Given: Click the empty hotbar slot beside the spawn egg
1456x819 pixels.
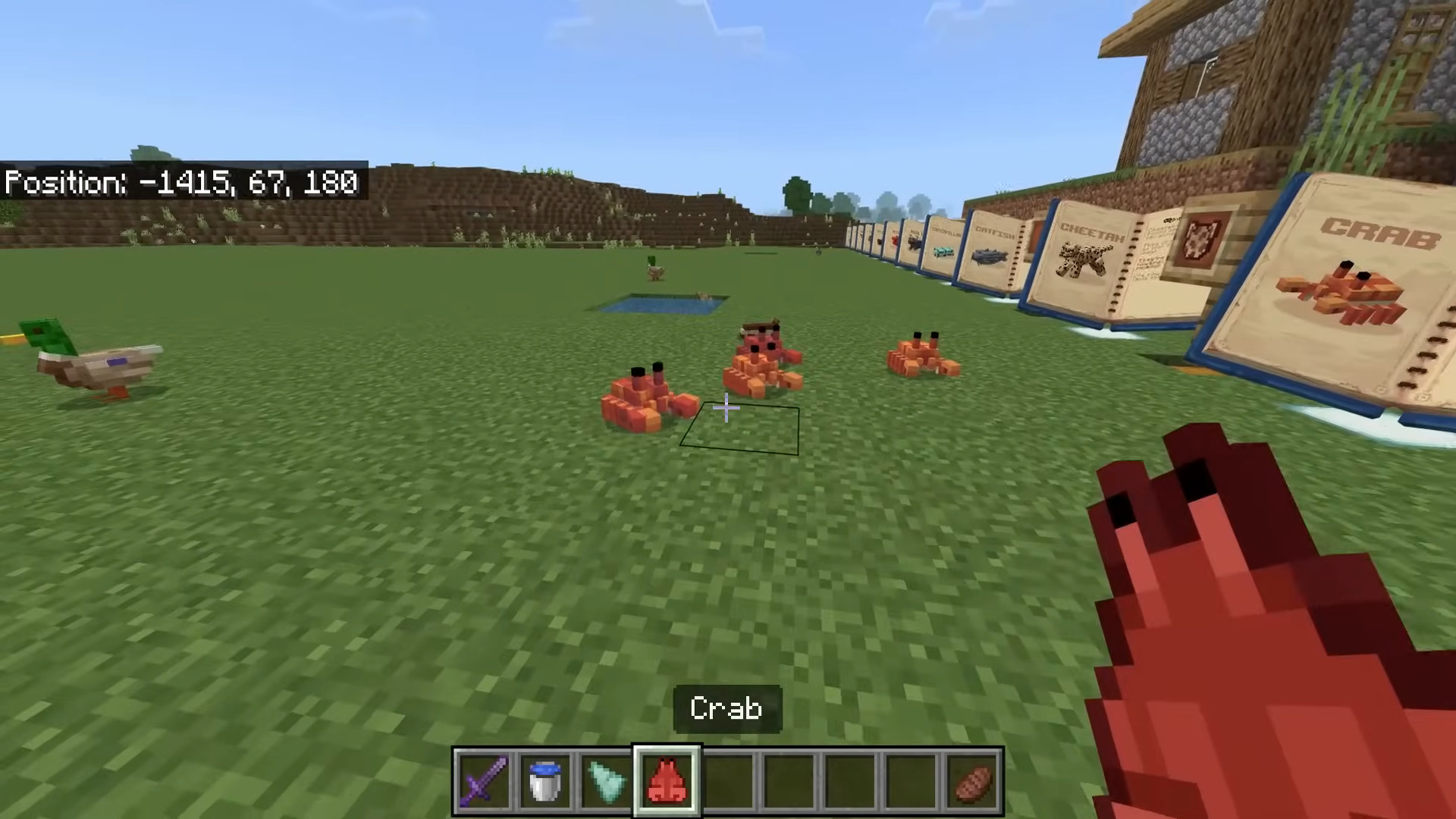Looking at the screenshot, I should click(728, 780).
